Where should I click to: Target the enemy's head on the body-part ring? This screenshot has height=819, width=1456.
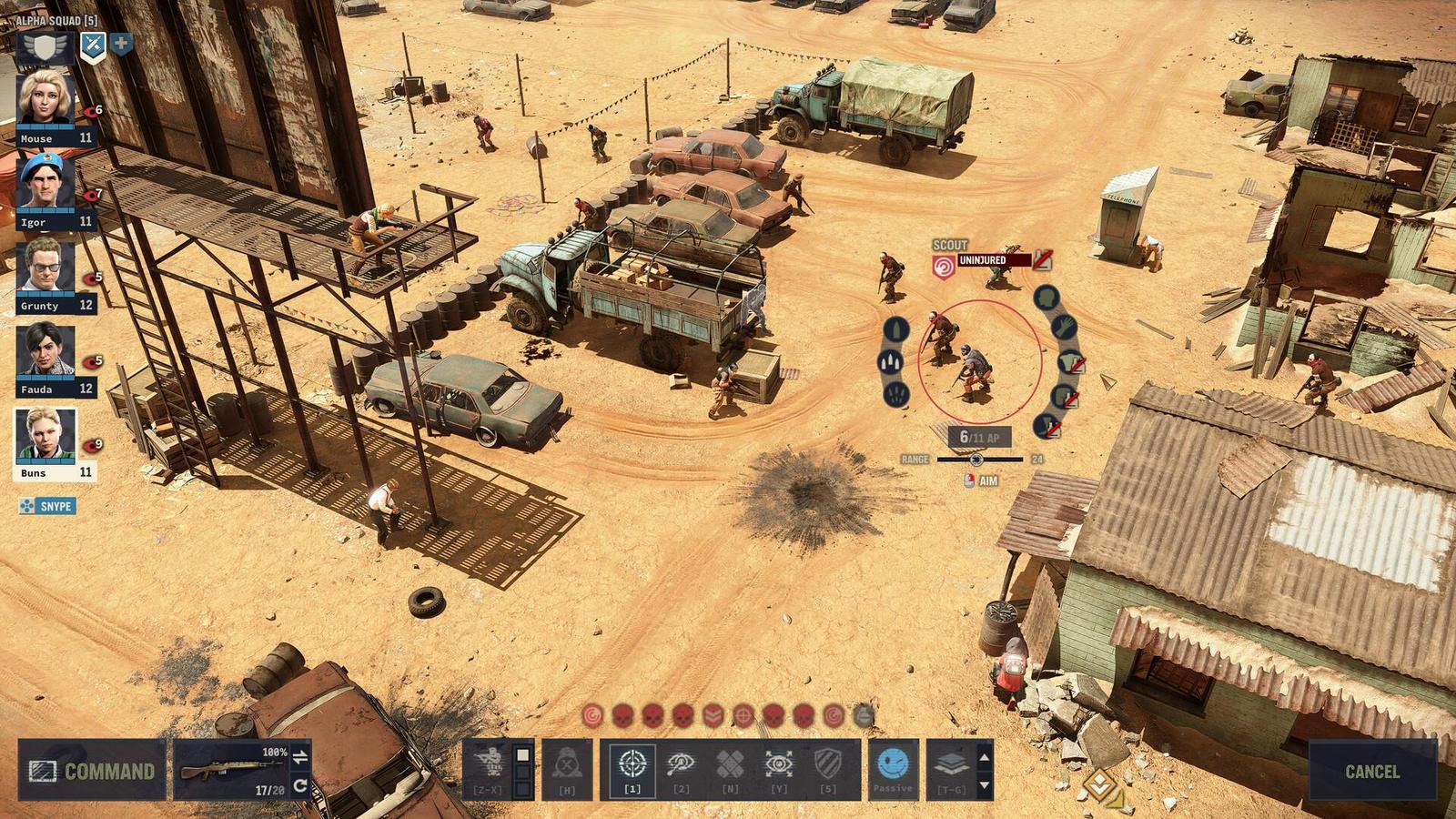pyautogui.click(x=1045, y=298)
